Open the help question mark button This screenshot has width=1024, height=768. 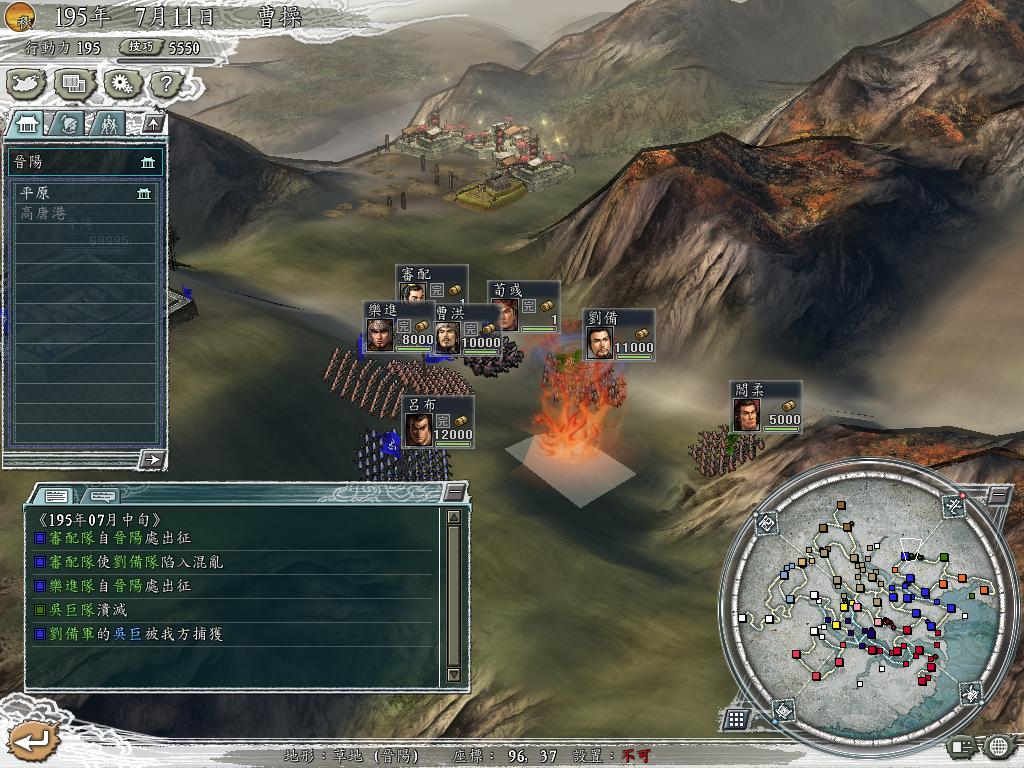168,83
